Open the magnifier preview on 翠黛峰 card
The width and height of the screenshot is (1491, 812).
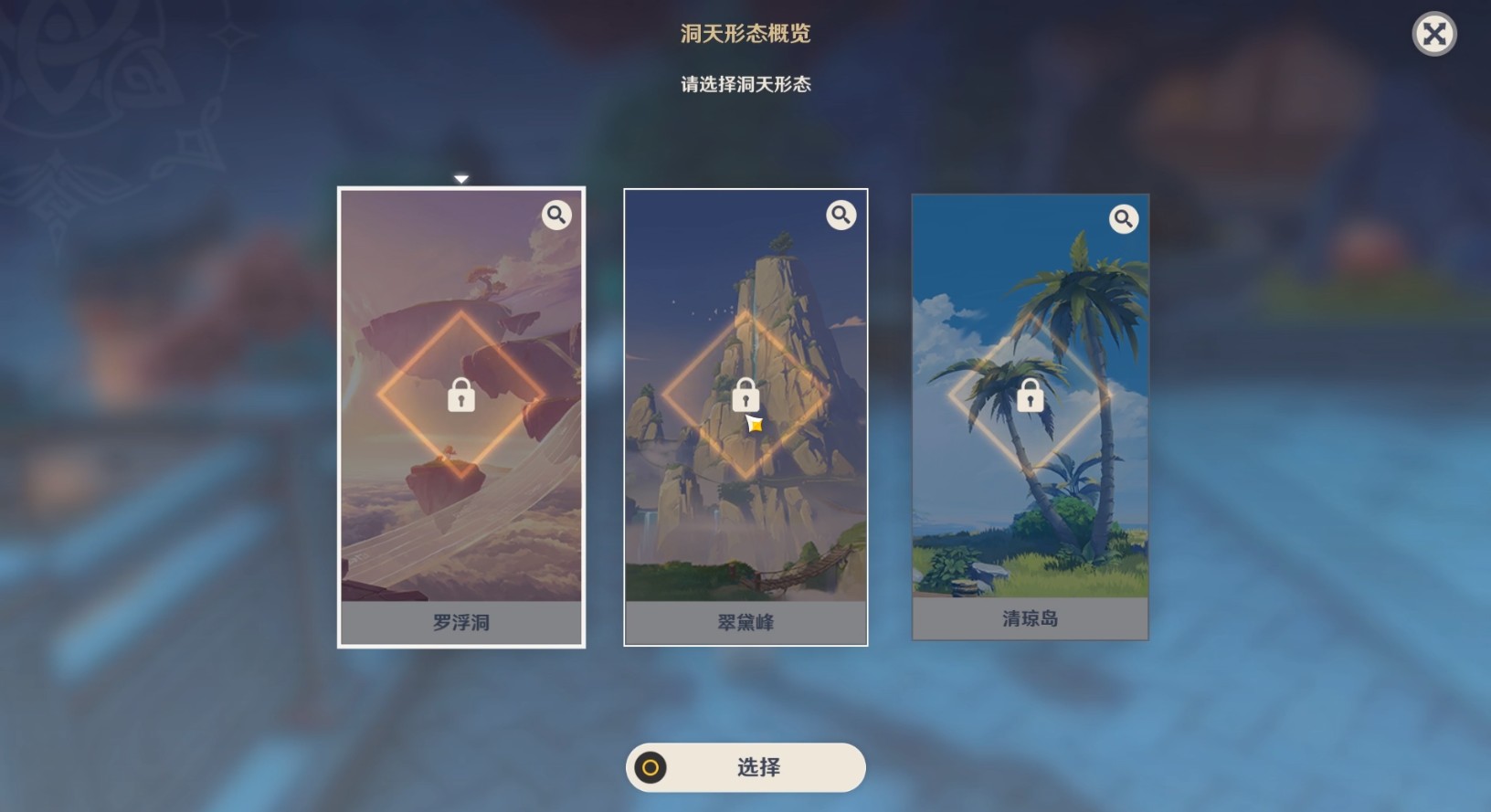[x=841, y=215]
